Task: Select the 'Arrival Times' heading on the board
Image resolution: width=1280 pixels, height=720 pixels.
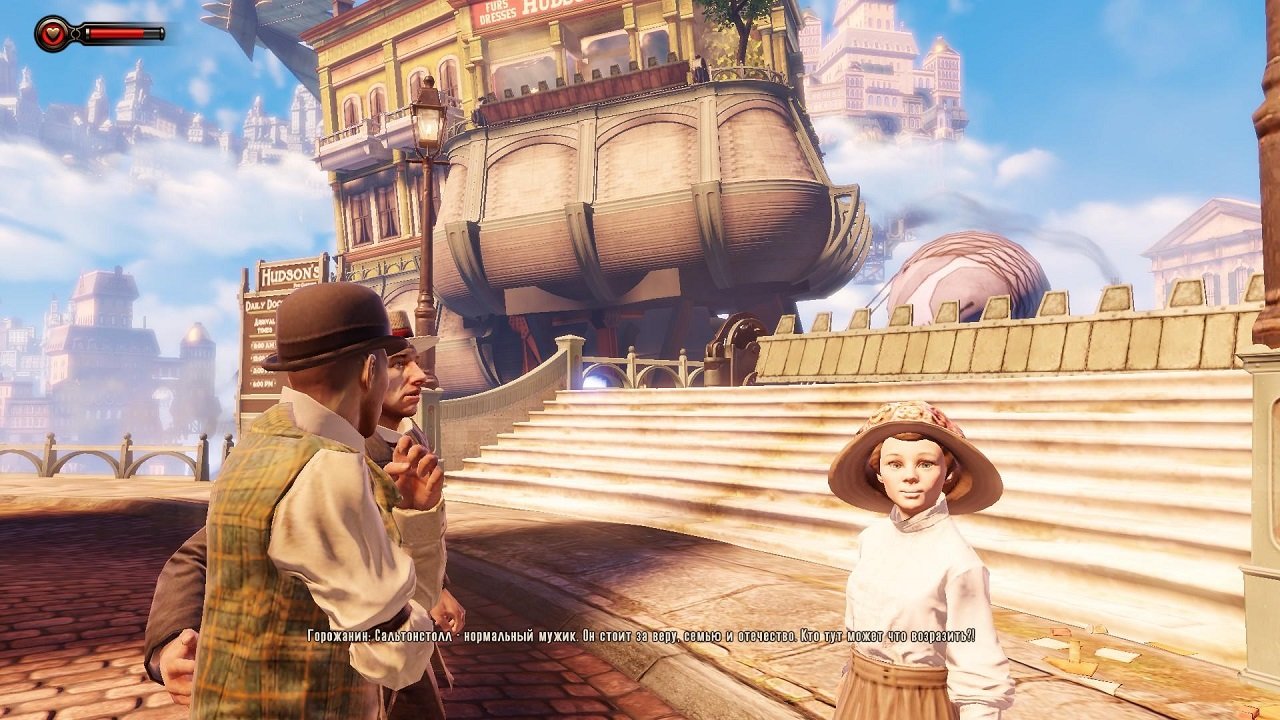Action: (264, 323)
